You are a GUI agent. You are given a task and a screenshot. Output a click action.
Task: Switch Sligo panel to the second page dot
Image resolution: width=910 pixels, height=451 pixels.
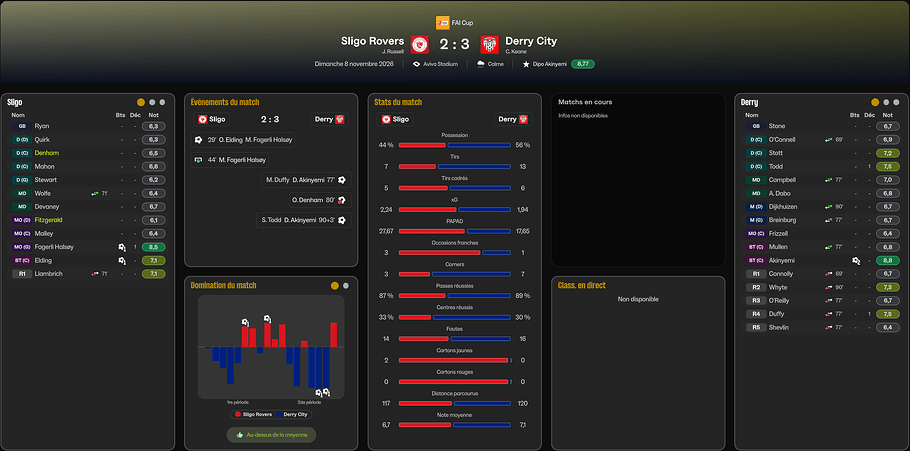point(151,102)
